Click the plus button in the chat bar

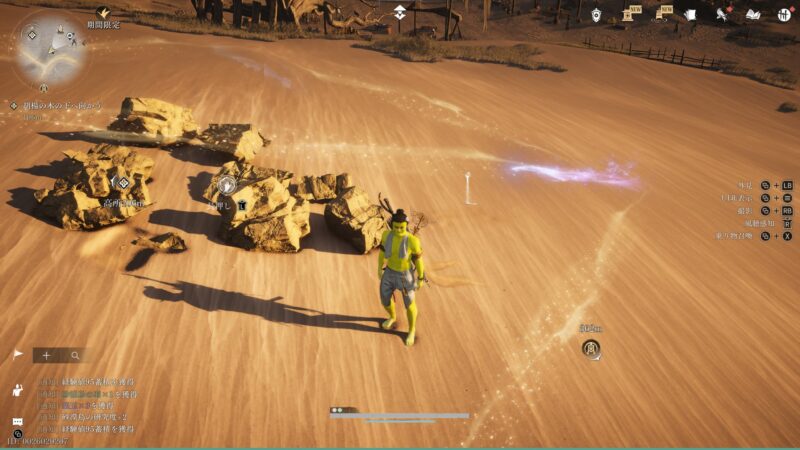point(46,355)
